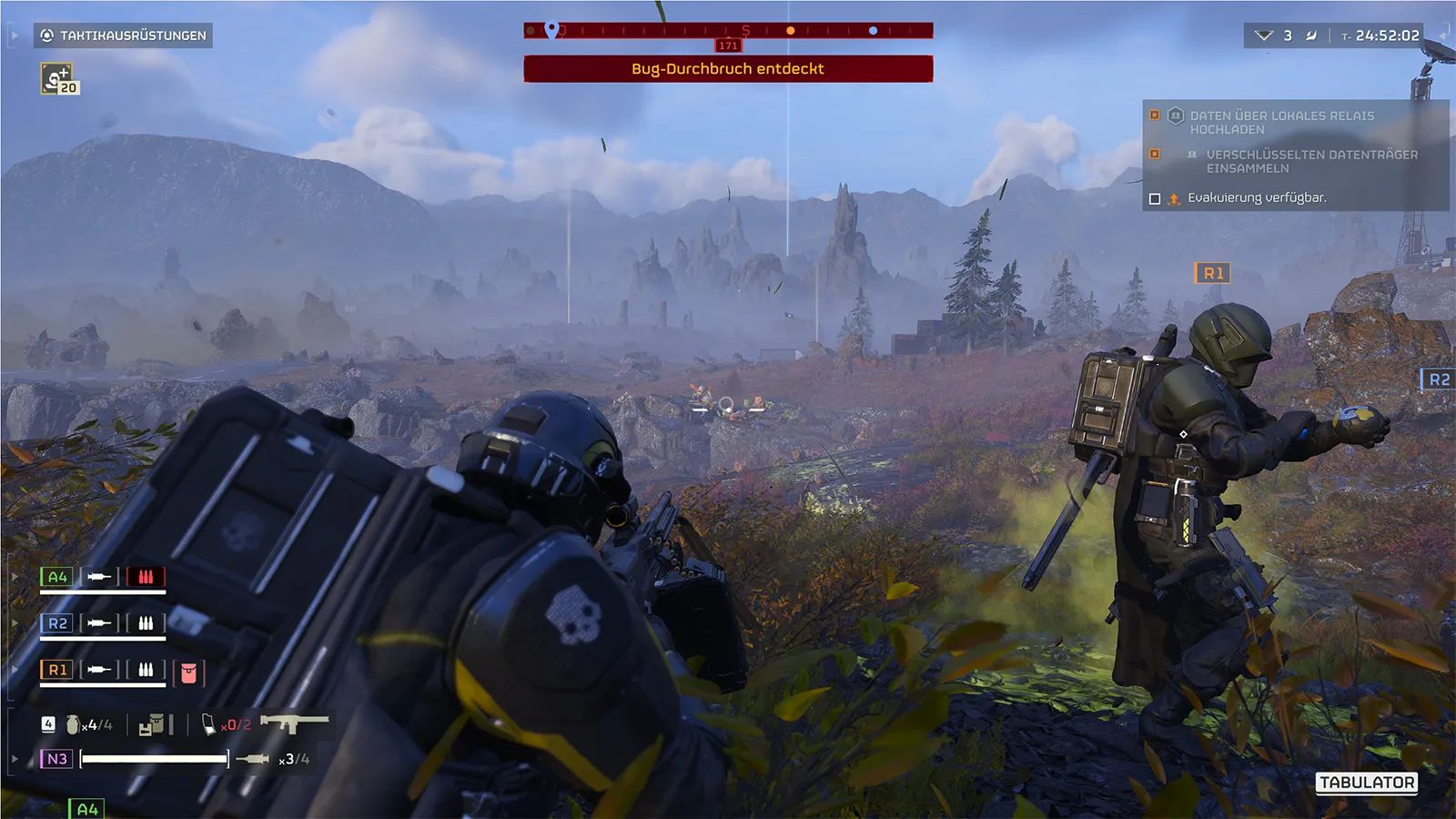The width and height of the screenshot is (1456, 819).
Task: Check the Evakuierung verfügbar checkbox
Action: coord(1155,198)
